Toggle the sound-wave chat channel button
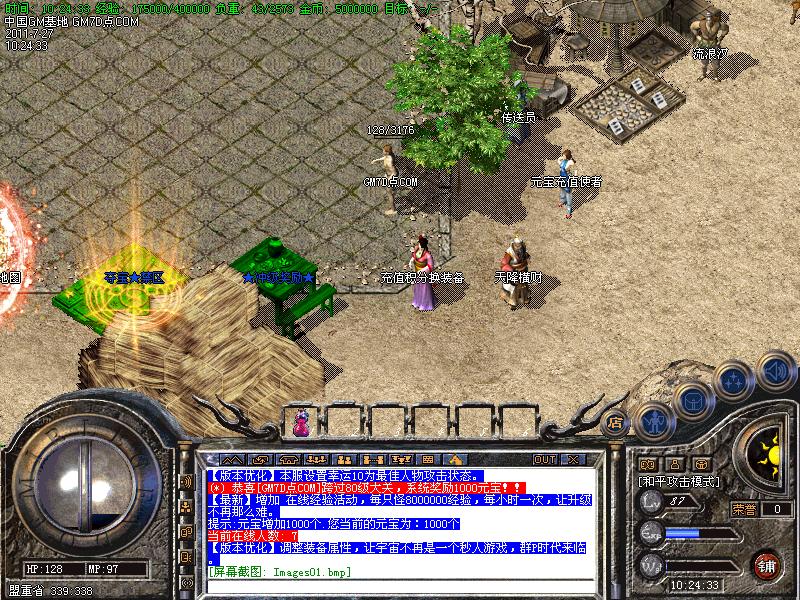The height and width of the screenshot is (600, 800). (186, 481)
